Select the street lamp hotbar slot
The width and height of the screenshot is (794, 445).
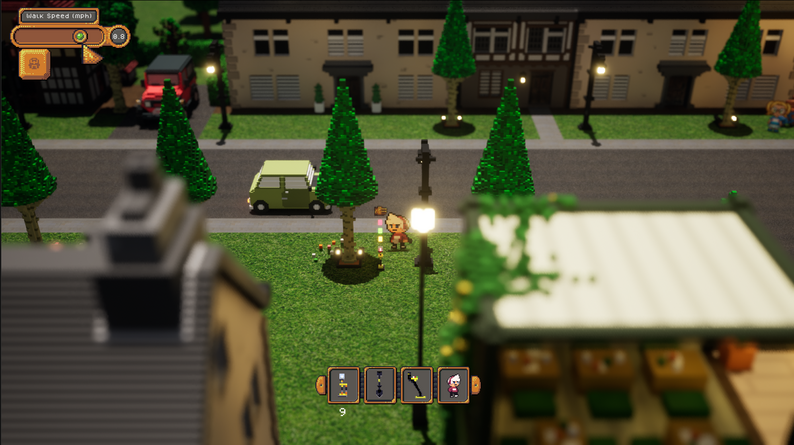(x=343, y=384)
